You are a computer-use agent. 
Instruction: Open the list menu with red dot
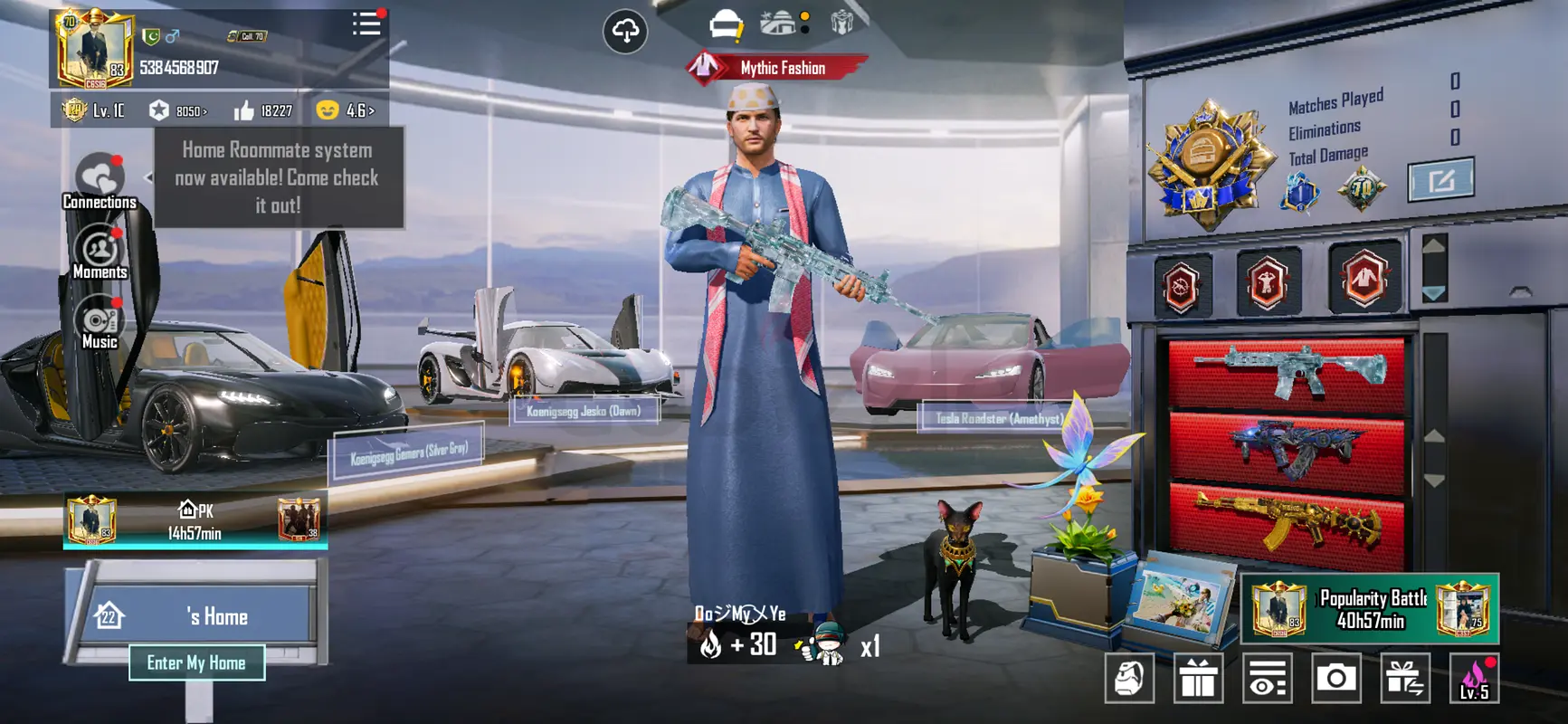[366, 24]
